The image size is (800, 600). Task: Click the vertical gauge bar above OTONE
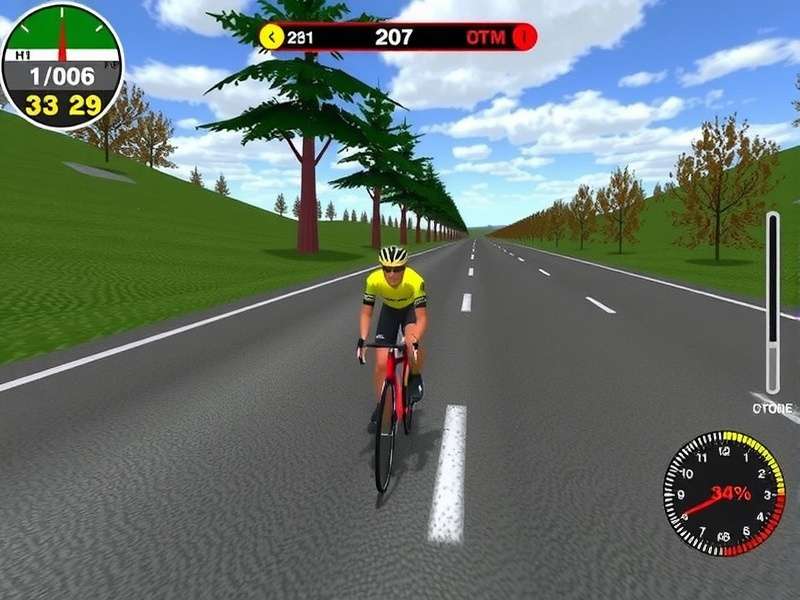coord(772,302)
